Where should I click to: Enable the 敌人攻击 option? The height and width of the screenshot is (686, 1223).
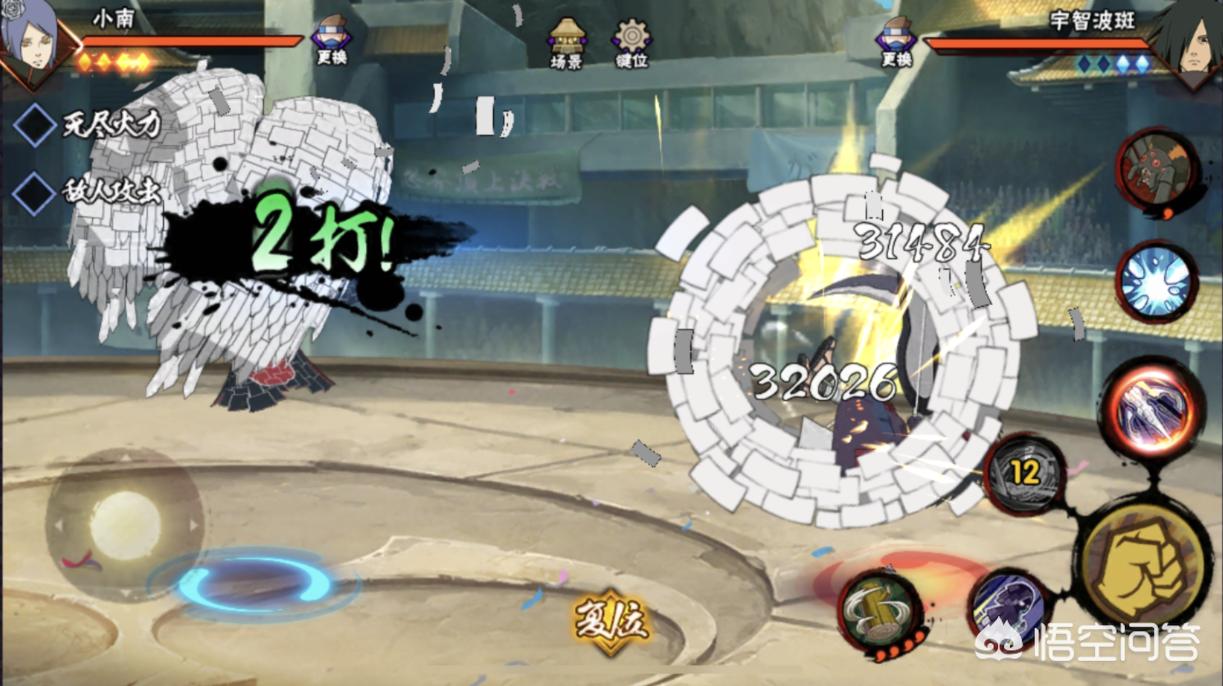[35, 192]
